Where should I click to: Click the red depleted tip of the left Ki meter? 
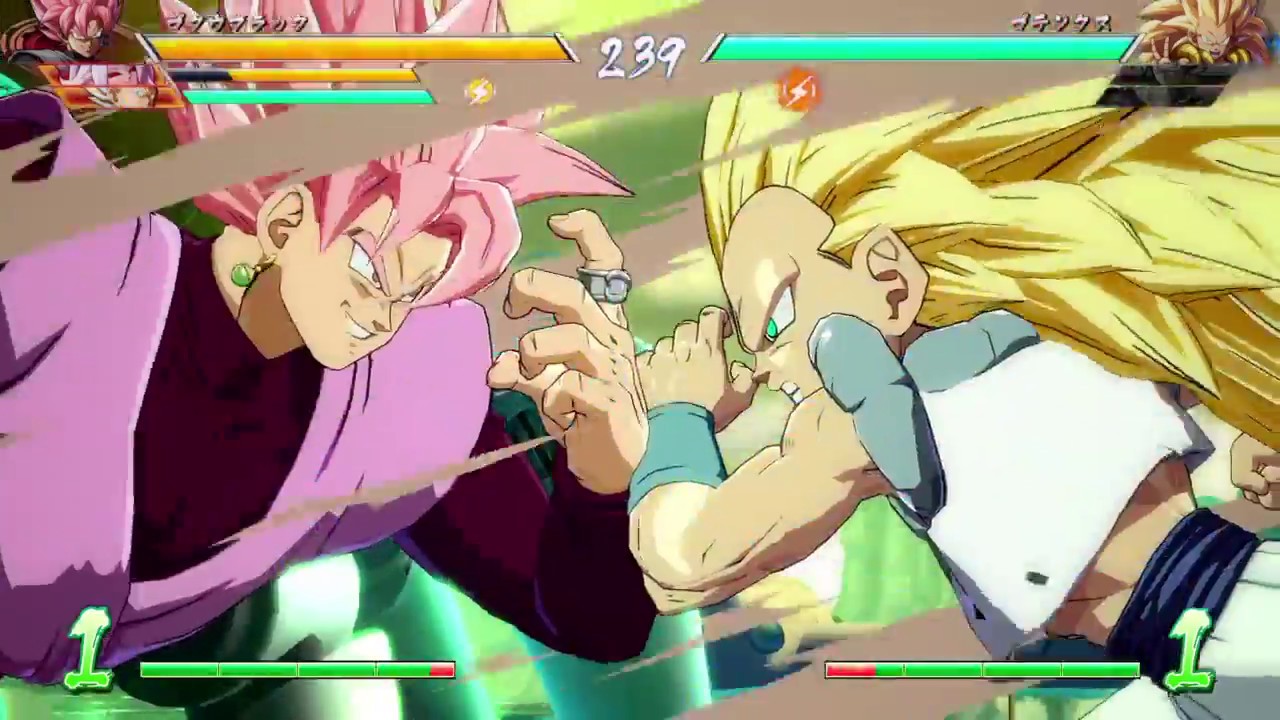440,671
